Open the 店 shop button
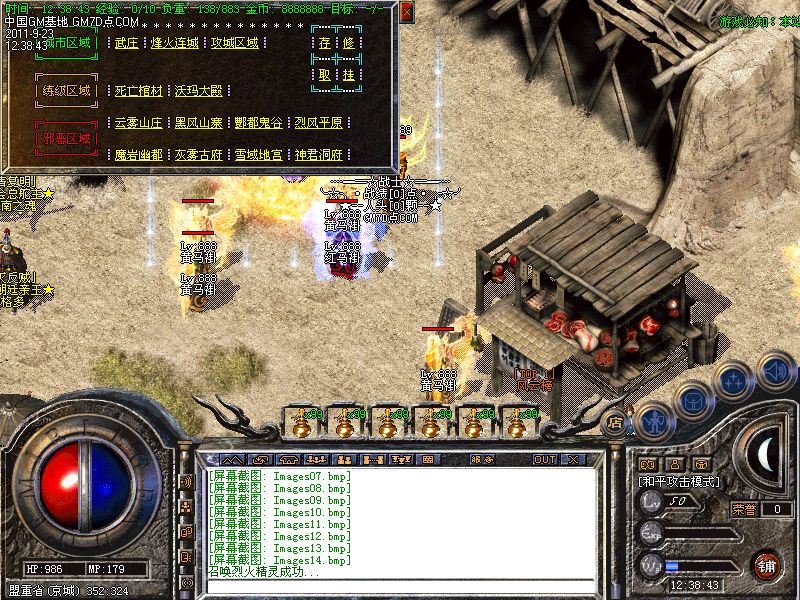 coord(615,422)
